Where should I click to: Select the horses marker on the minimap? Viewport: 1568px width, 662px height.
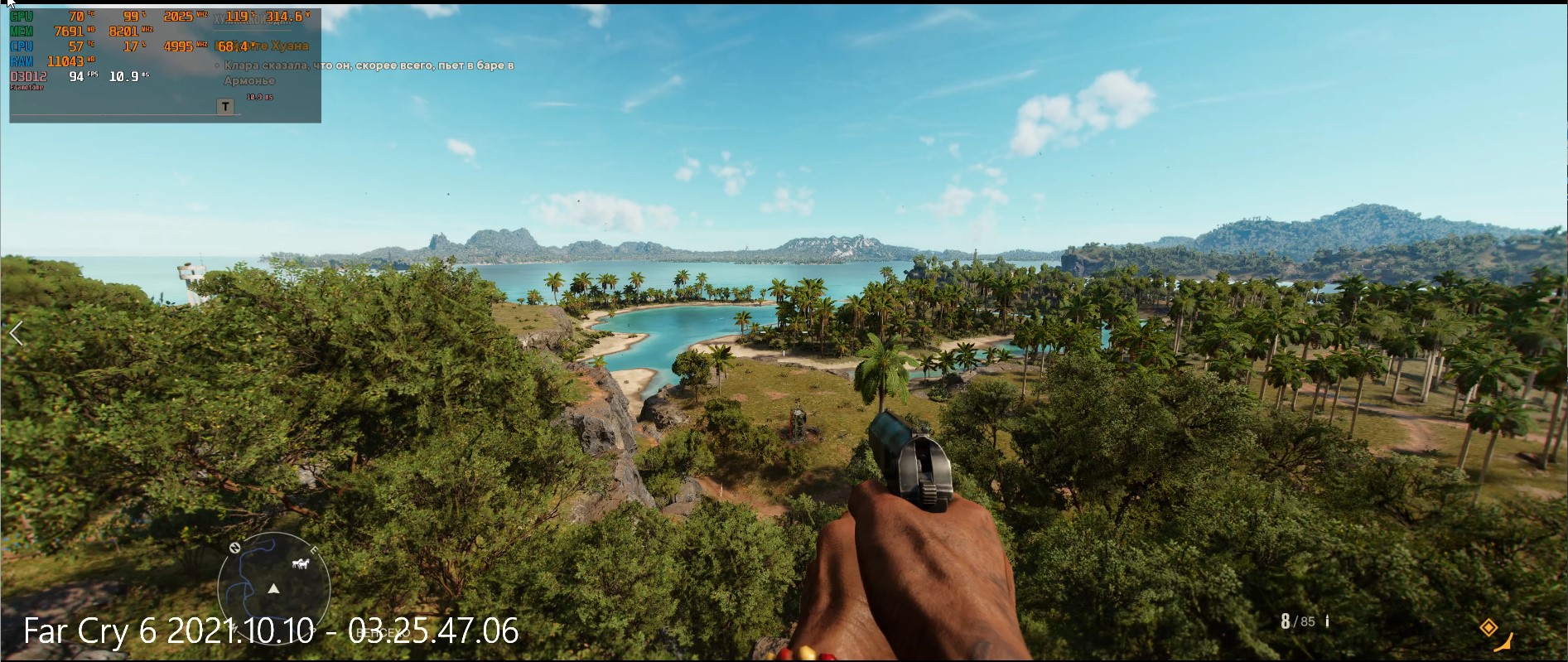pos(300,564)
